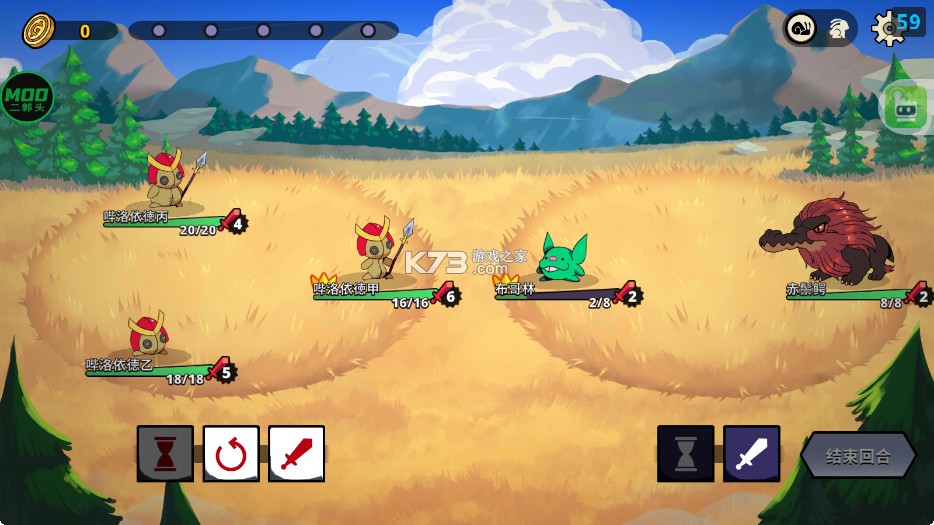Click the dark grey hourglass icon
Image resolution: width=934 pixels, height=525 pixels.
[685, 454]
